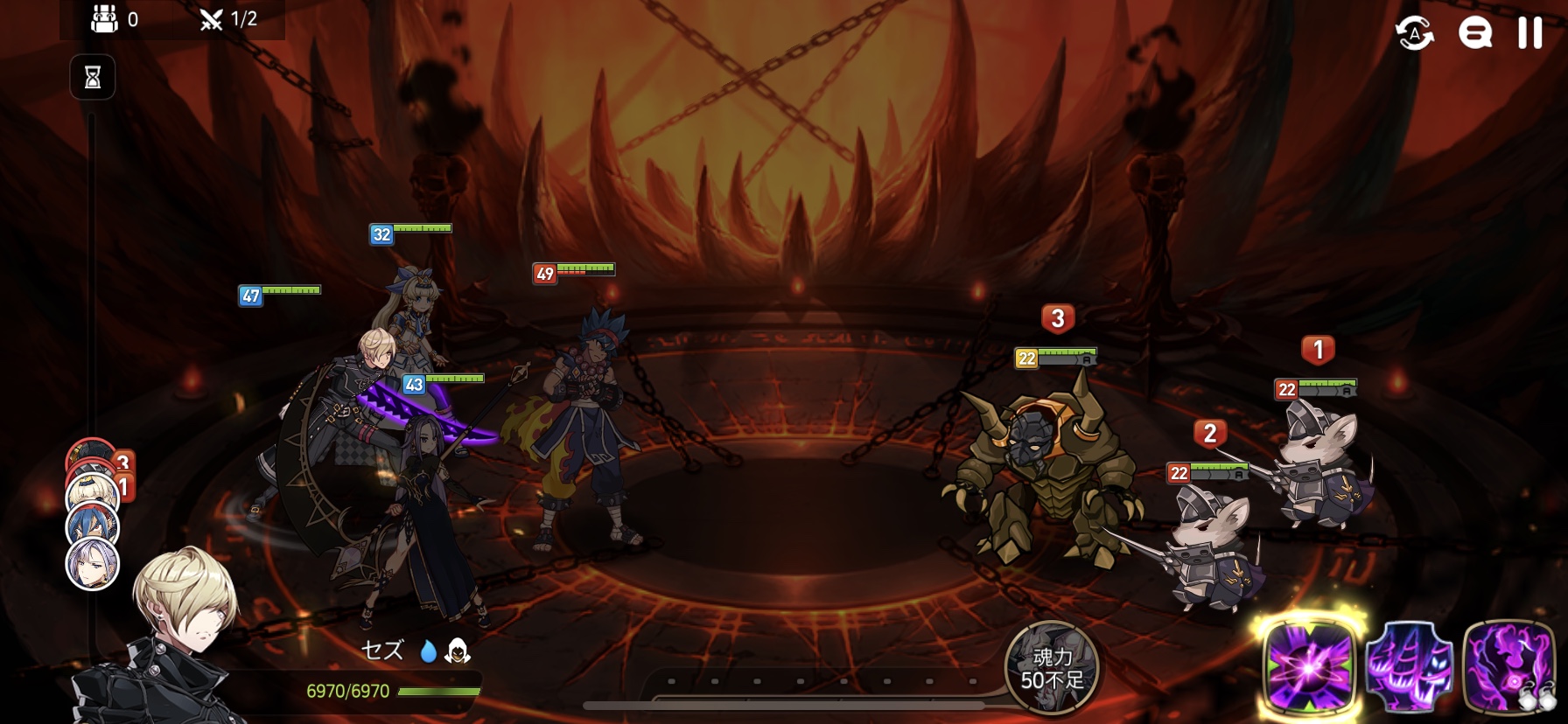Select the blue-haired portrait in turn order
1568x724 pixels.
click(92, 526)
